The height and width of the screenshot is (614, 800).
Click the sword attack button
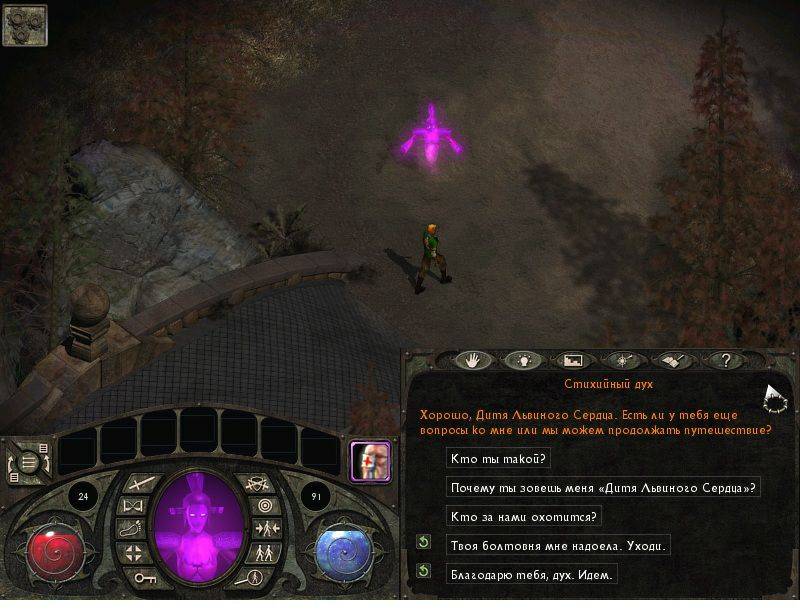(140, 483)
